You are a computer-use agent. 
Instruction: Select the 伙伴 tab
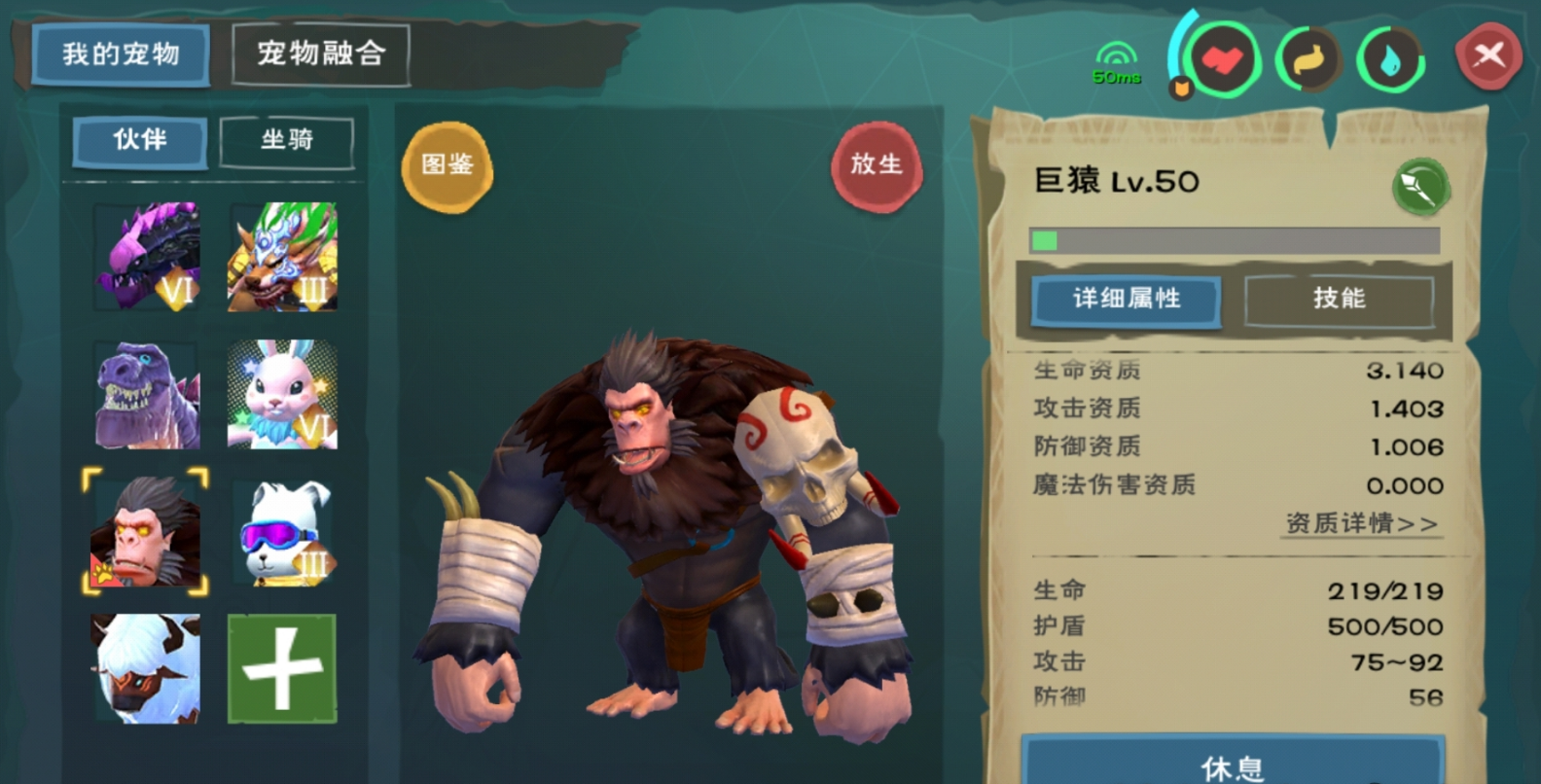[x=139, y=141]
